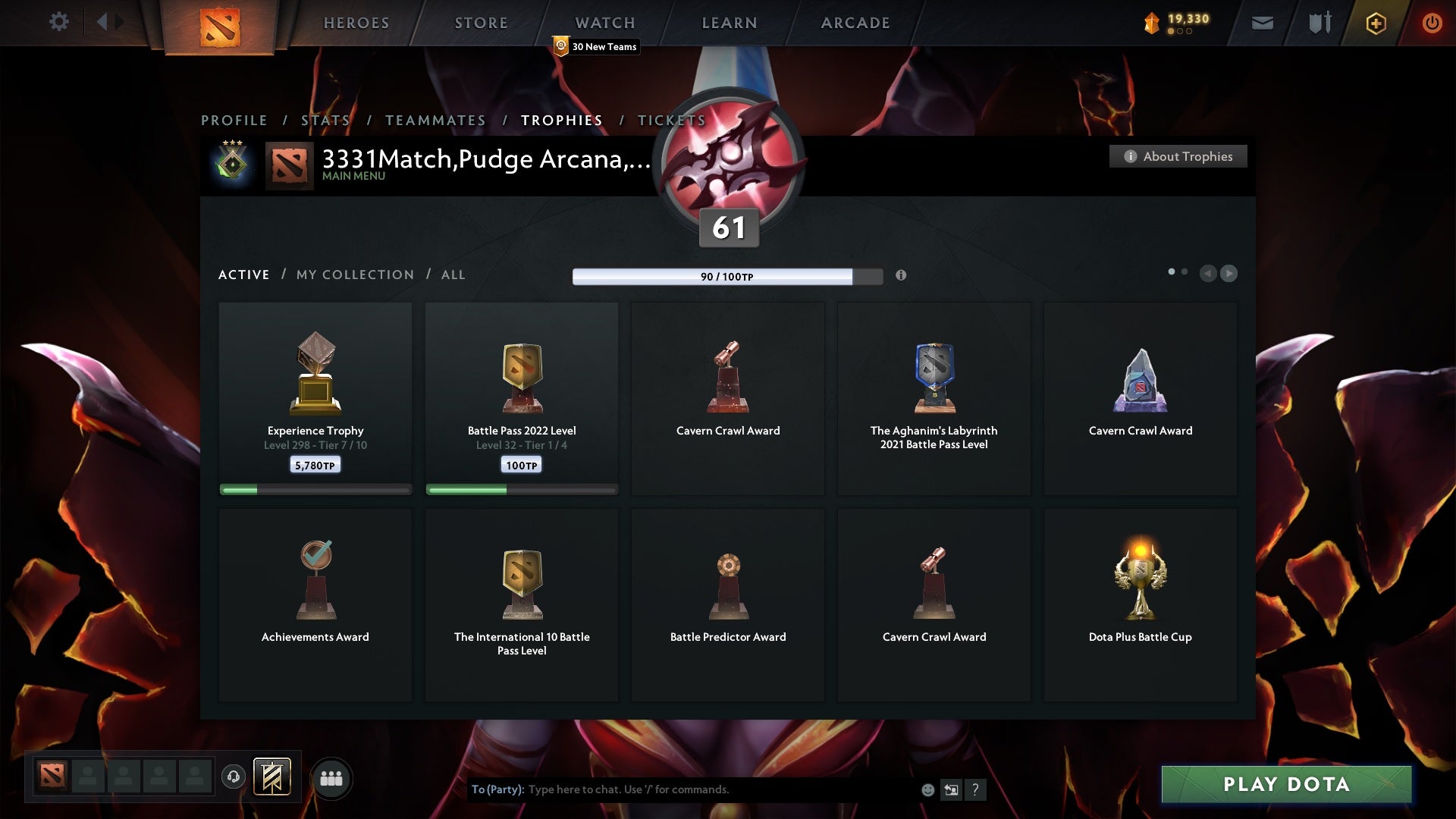This screenshot has width=1456, height=819.
Task: Open Dota Plus subscription icon
Action: pyautogui.click(x=1376, y=23)
